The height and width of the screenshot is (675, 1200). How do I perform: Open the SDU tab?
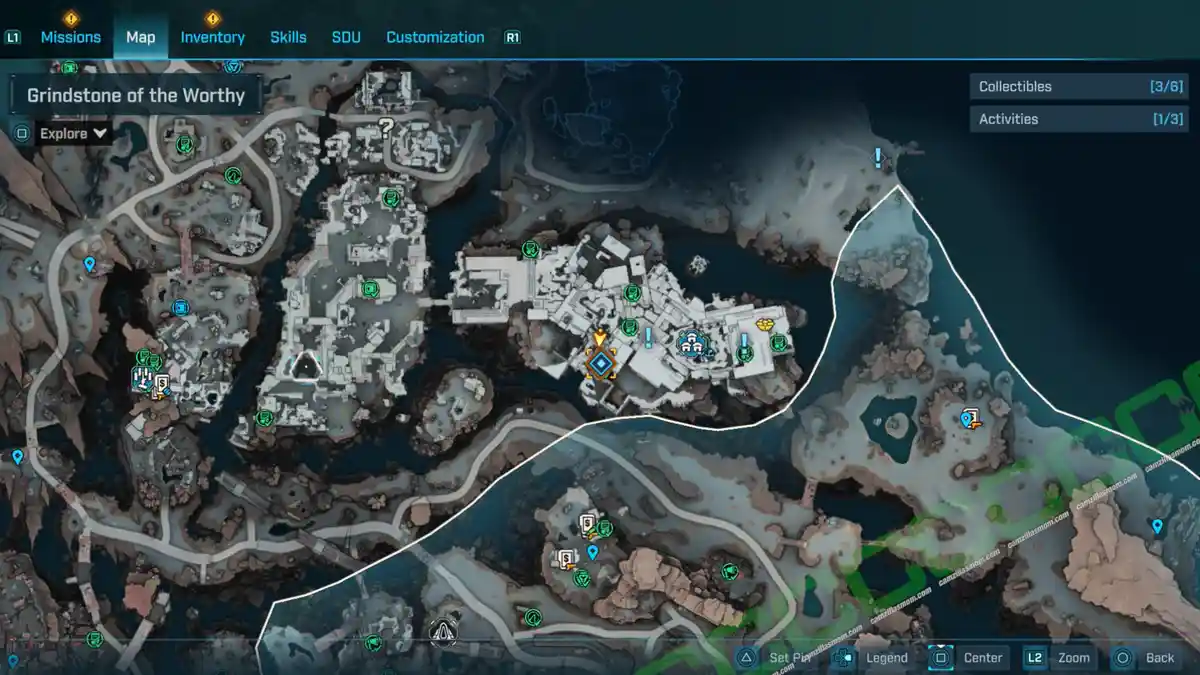click(x=346, y=37)
